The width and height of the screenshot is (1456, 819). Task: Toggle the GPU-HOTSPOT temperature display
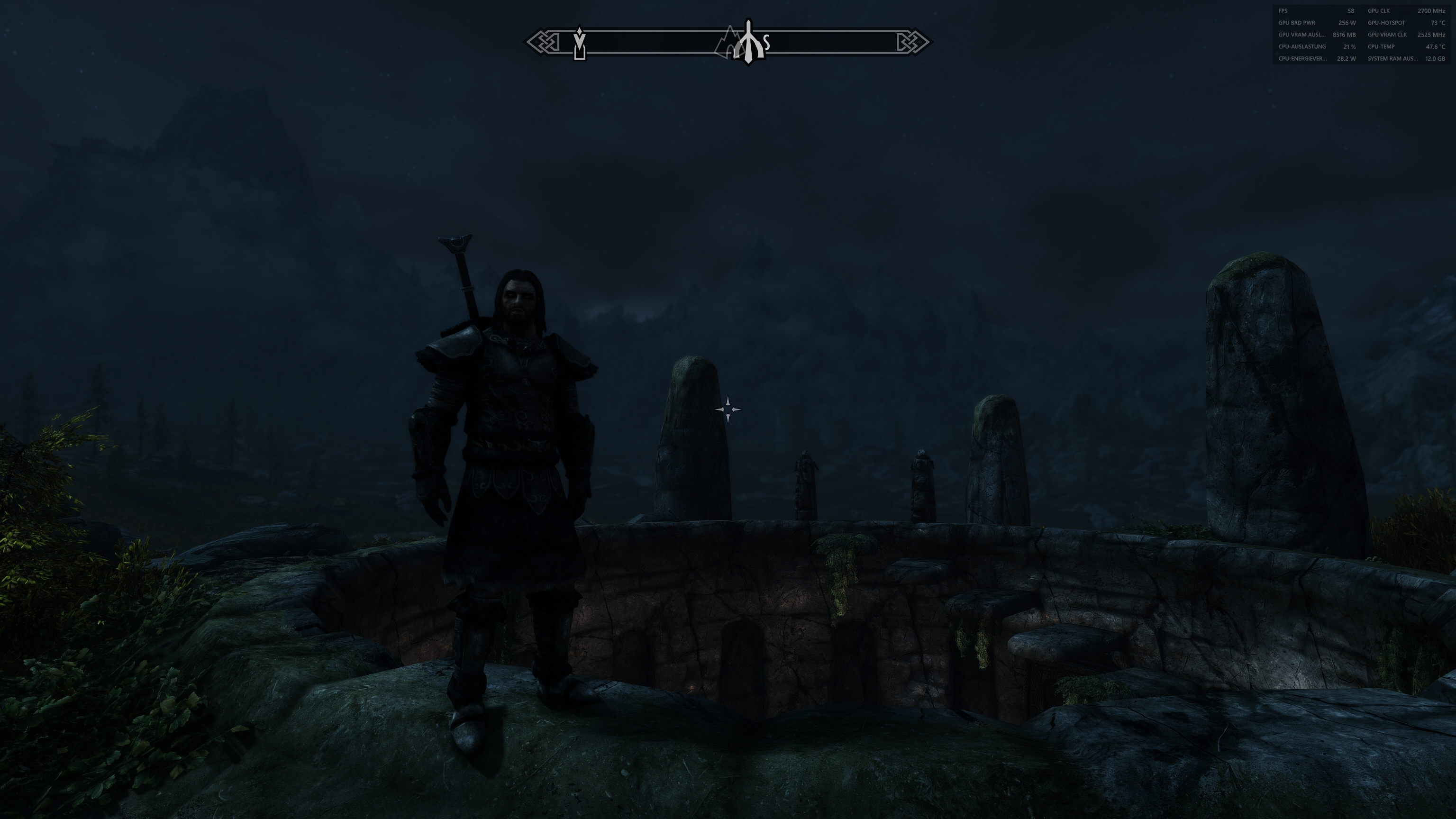tap(1386, 23)
